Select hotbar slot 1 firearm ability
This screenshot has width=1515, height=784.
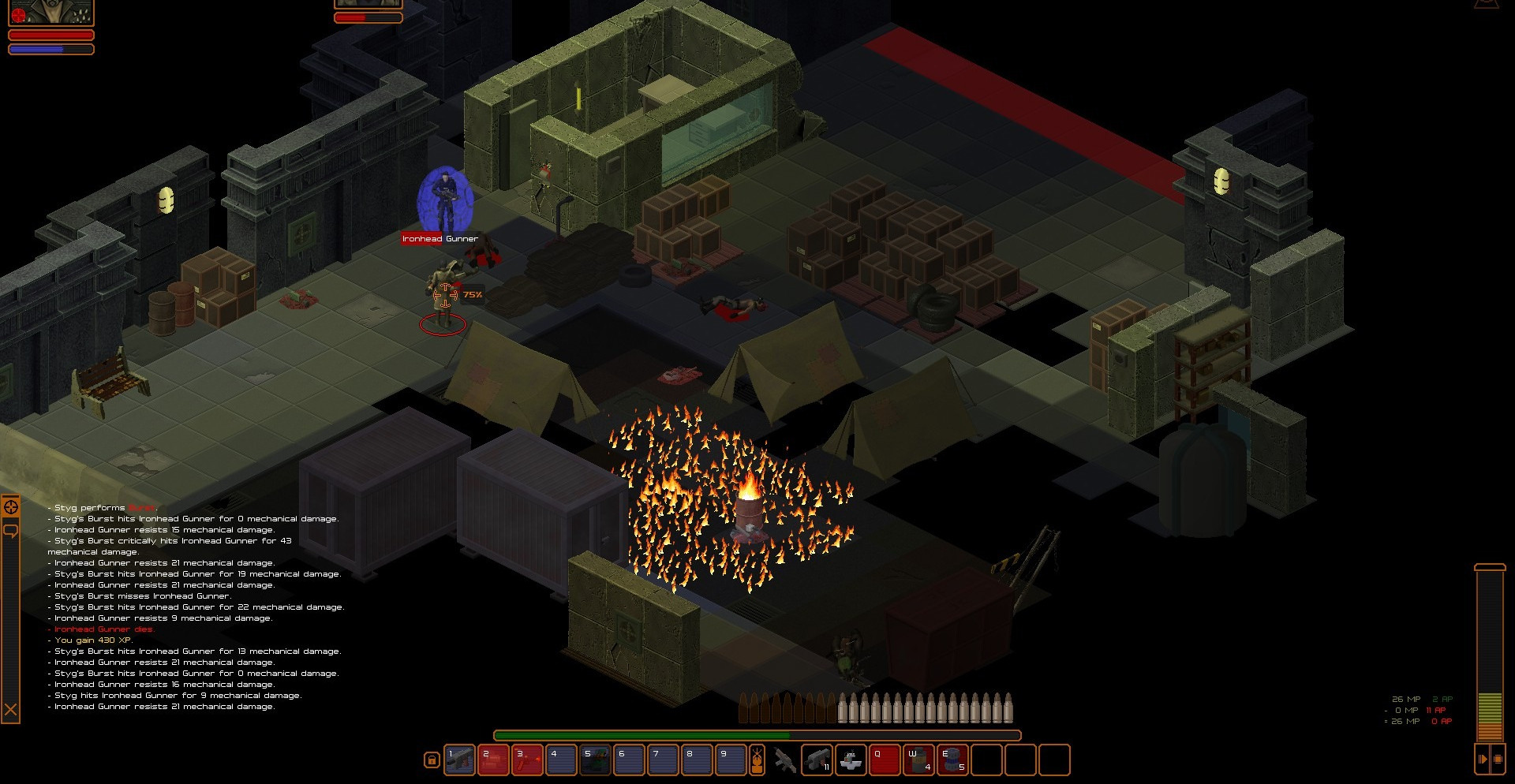coord(459,760)
